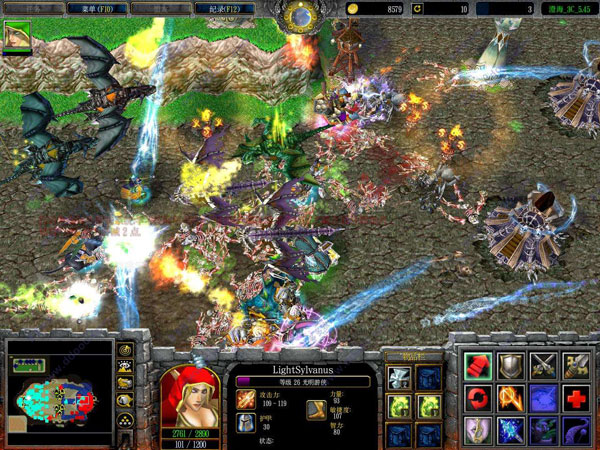Select the hero icon below the menu bar

click(17, 37)
